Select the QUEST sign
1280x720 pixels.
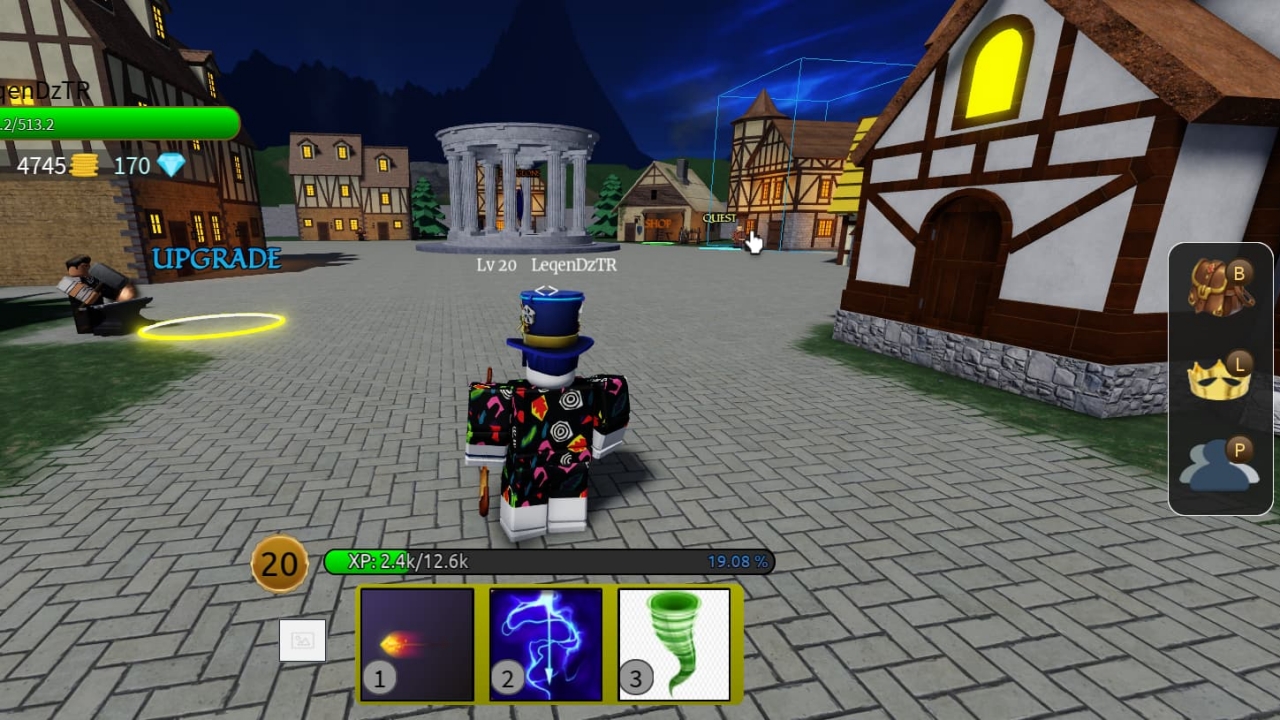[719, 217]
